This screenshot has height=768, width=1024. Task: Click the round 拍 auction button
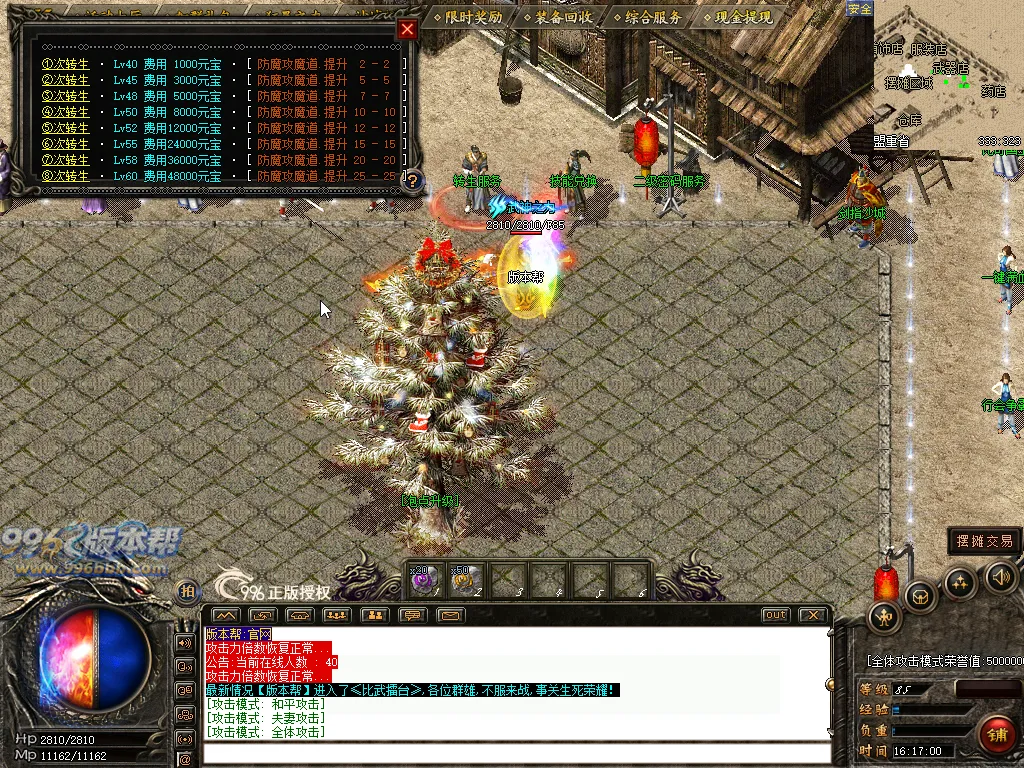pyautogui.click(x=187, y=592)
